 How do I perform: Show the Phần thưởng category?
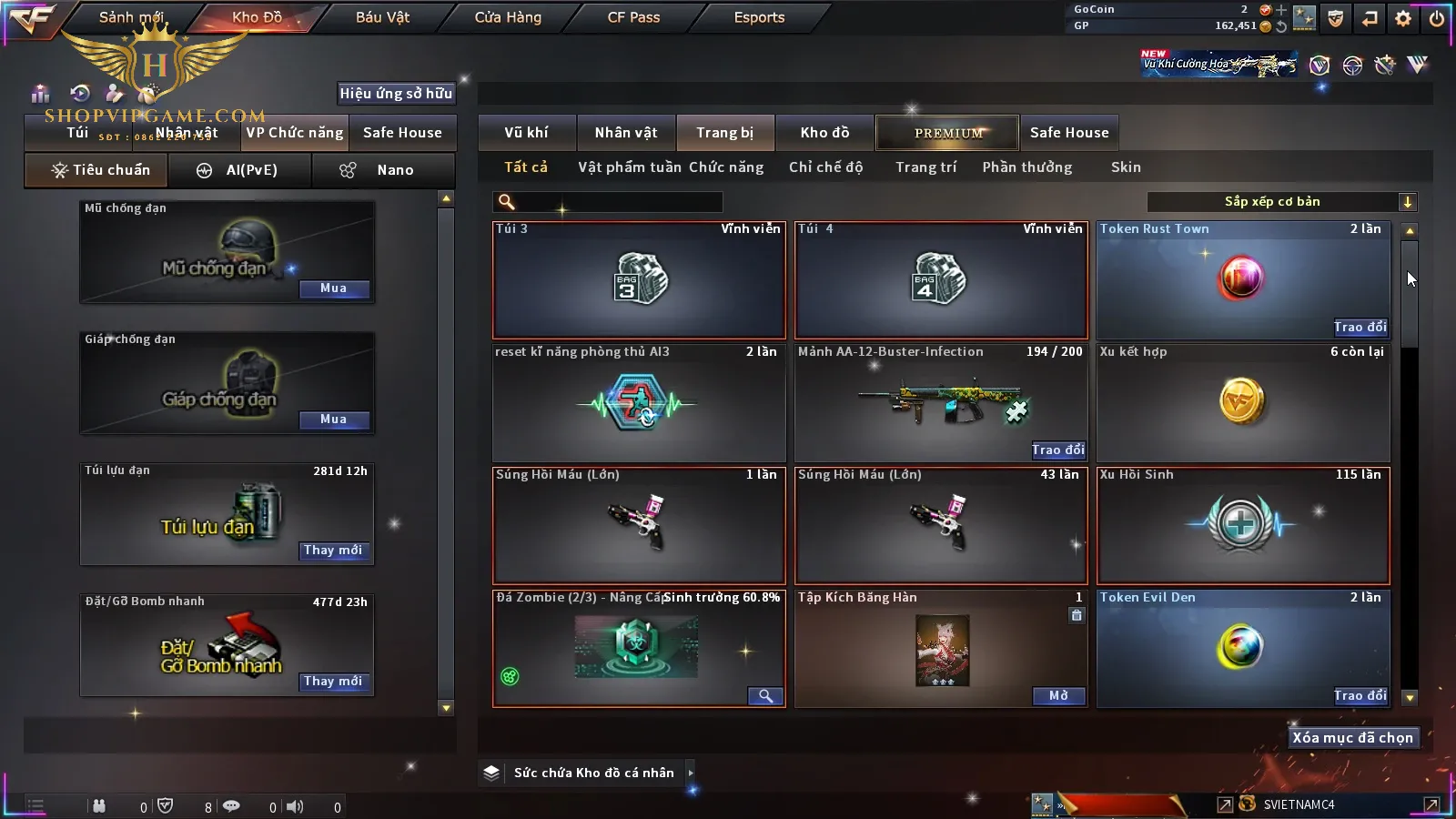click(x=1026, y=167)
